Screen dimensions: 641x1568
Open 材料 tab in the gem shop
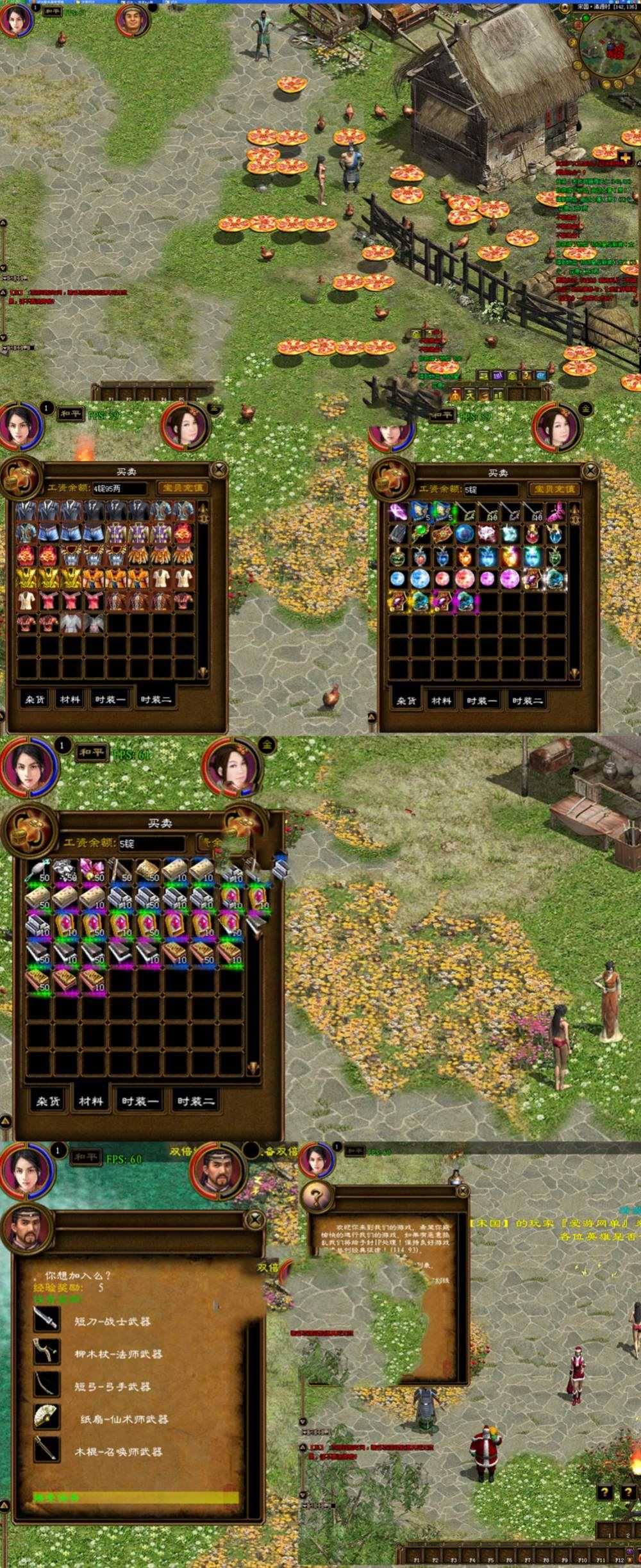(x=441, y=701)
